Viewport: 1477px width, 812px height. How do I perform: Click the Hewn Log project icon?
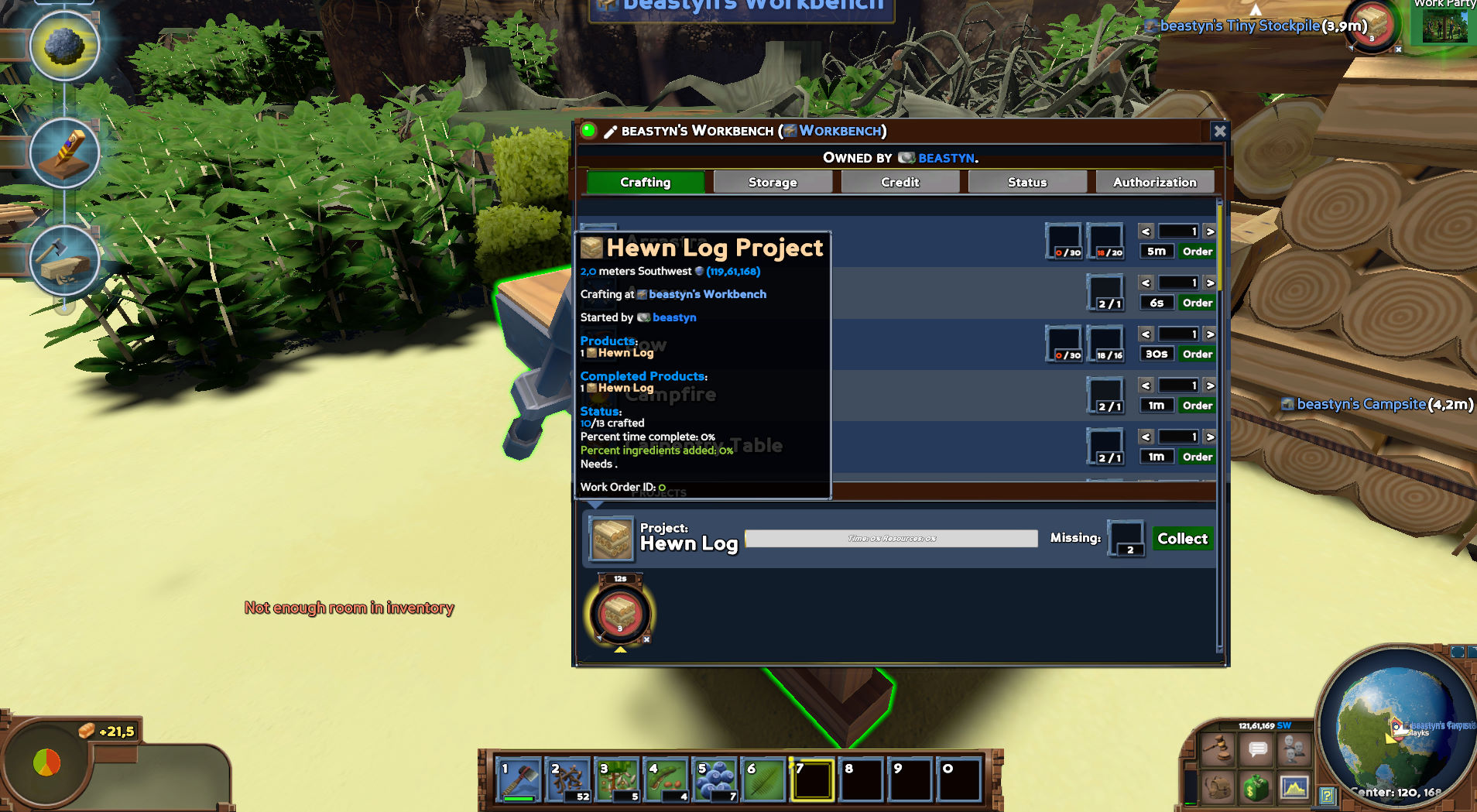point(610,538)
